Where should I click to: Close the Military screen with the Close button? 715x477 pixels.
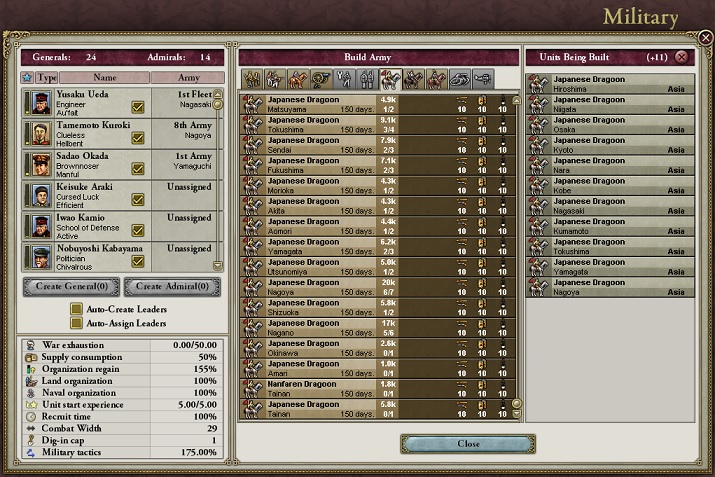(x=468, y=443)
